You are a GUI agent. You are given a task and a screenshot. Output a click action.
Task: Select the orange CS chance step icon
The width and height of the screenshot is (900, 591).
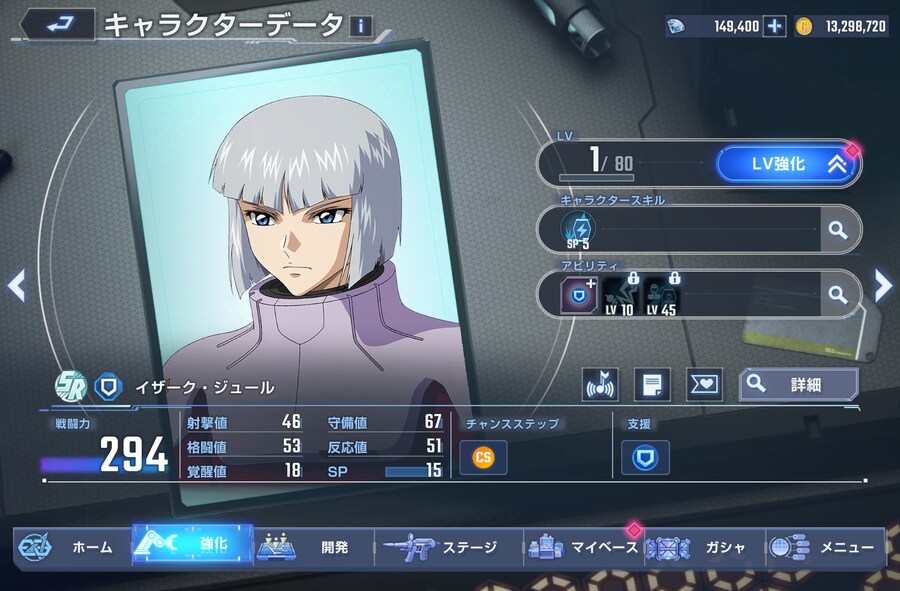click(483, 457)
